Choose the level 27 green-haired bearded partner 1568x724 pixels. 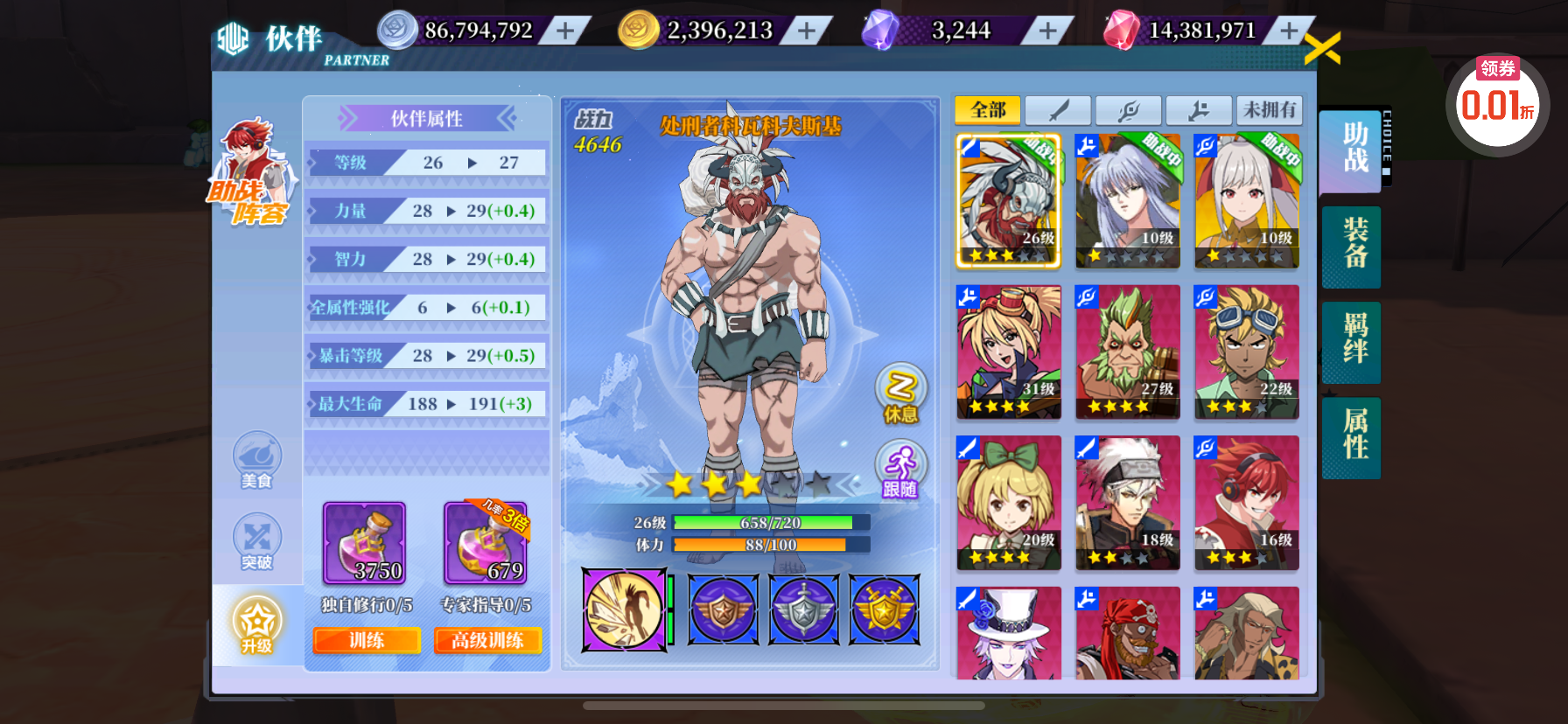(1127, 352)
